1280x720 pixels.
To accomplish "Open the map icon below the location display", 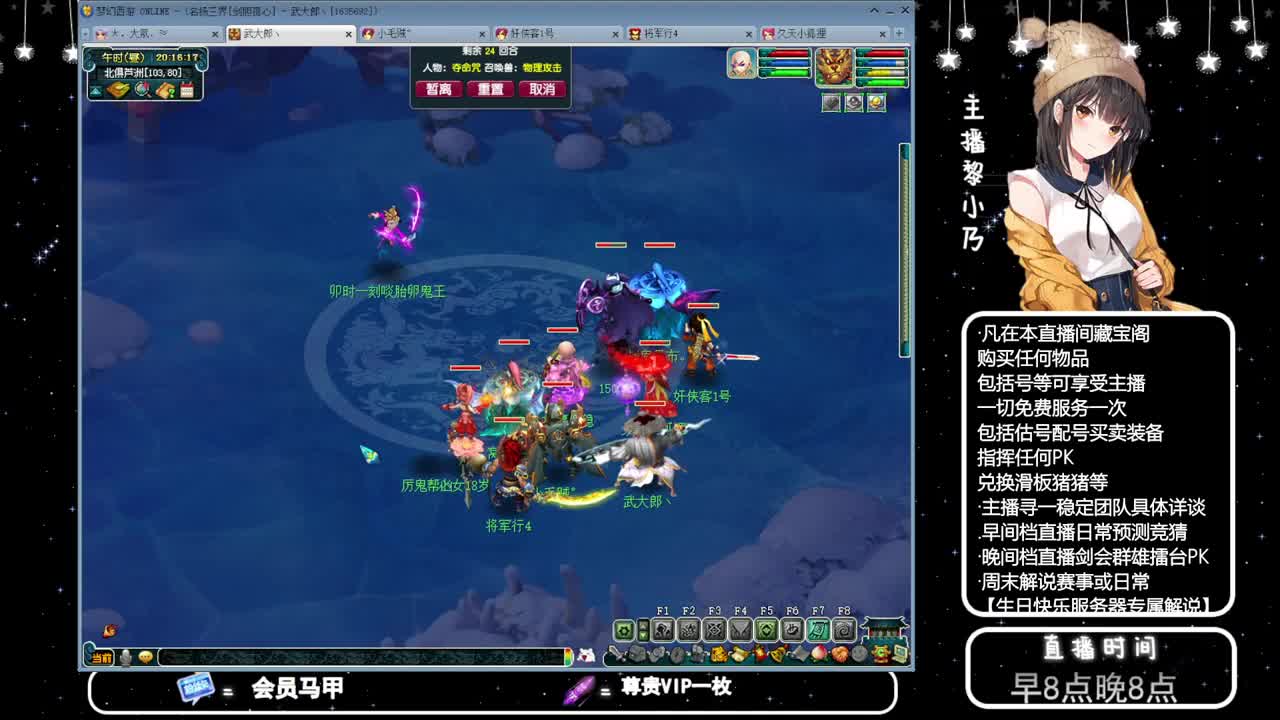I will click(118, 89).
